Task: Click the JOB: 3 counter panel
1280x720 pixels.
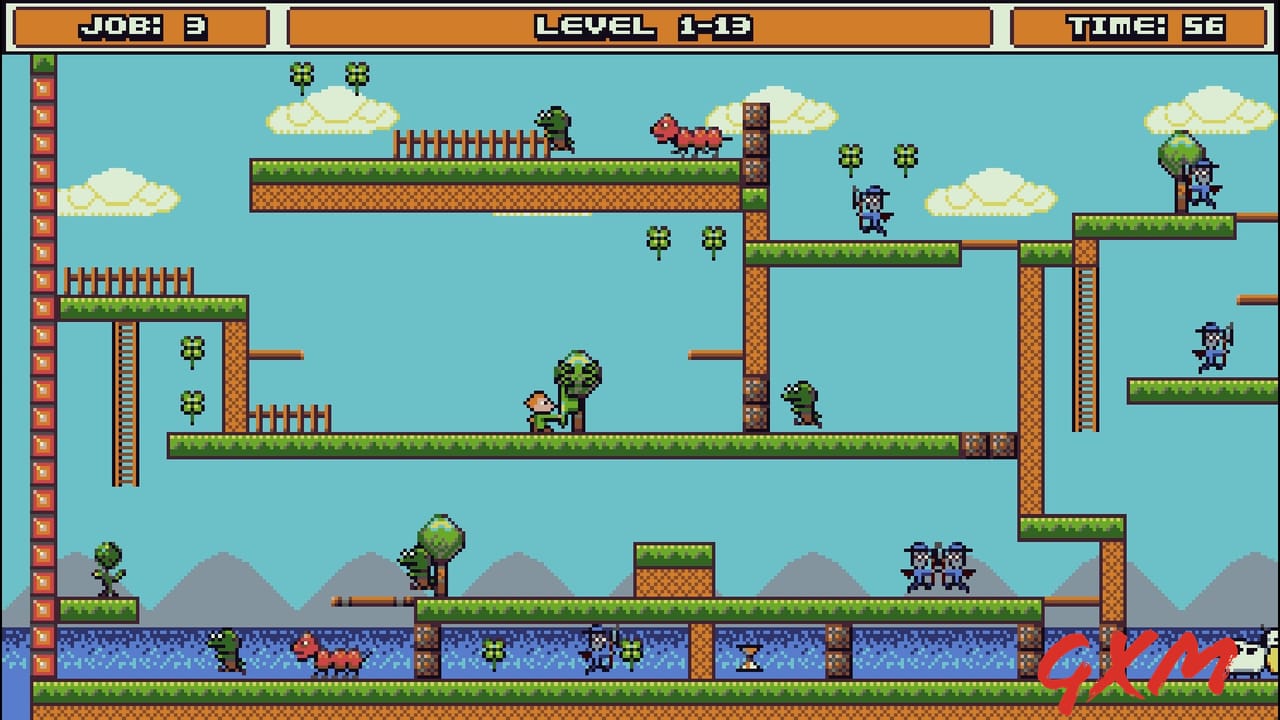Action: (x=138, y=25)
